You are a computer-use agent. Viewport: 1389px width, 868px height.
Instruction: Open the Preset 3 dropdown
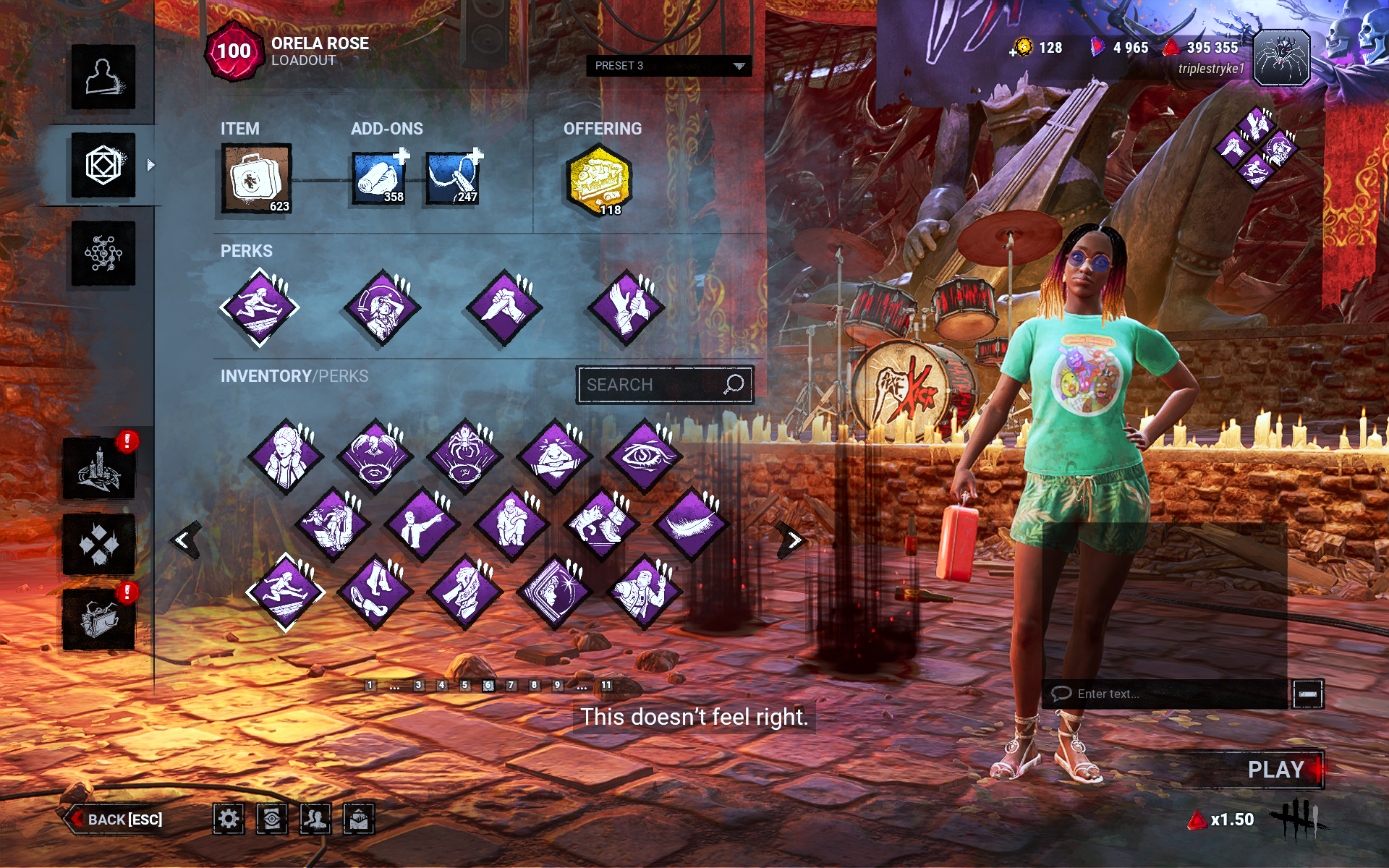[x=668, y=66]
